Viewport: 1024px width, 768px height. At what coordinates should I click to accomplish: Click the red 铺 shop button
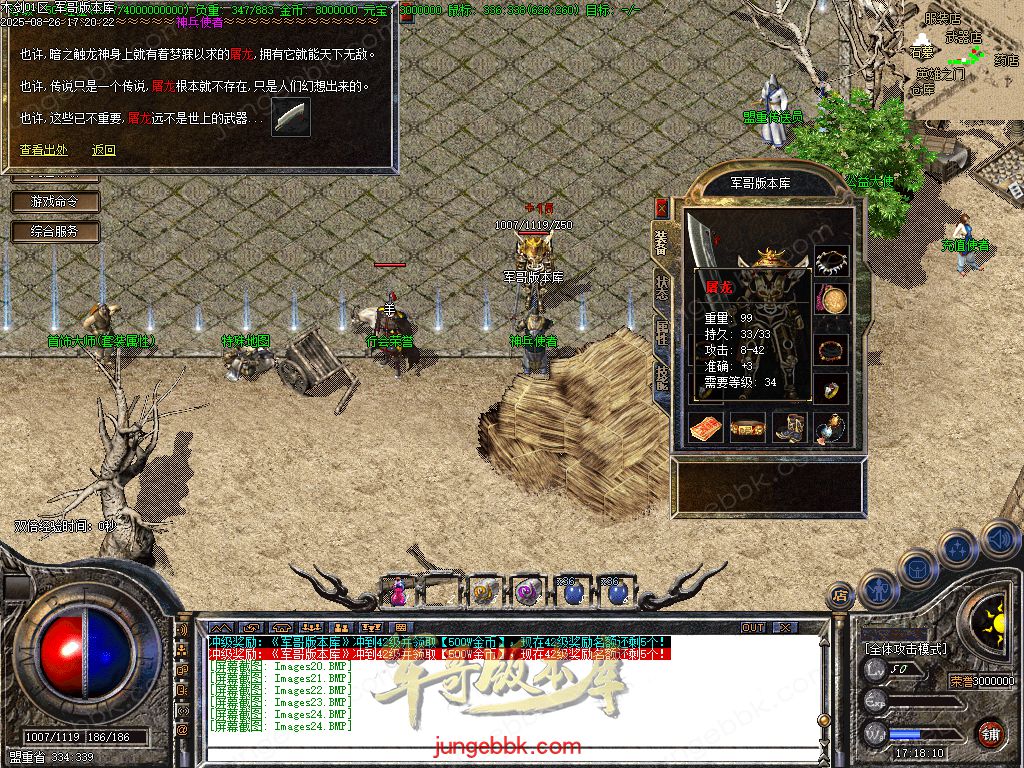coord(990,733)
